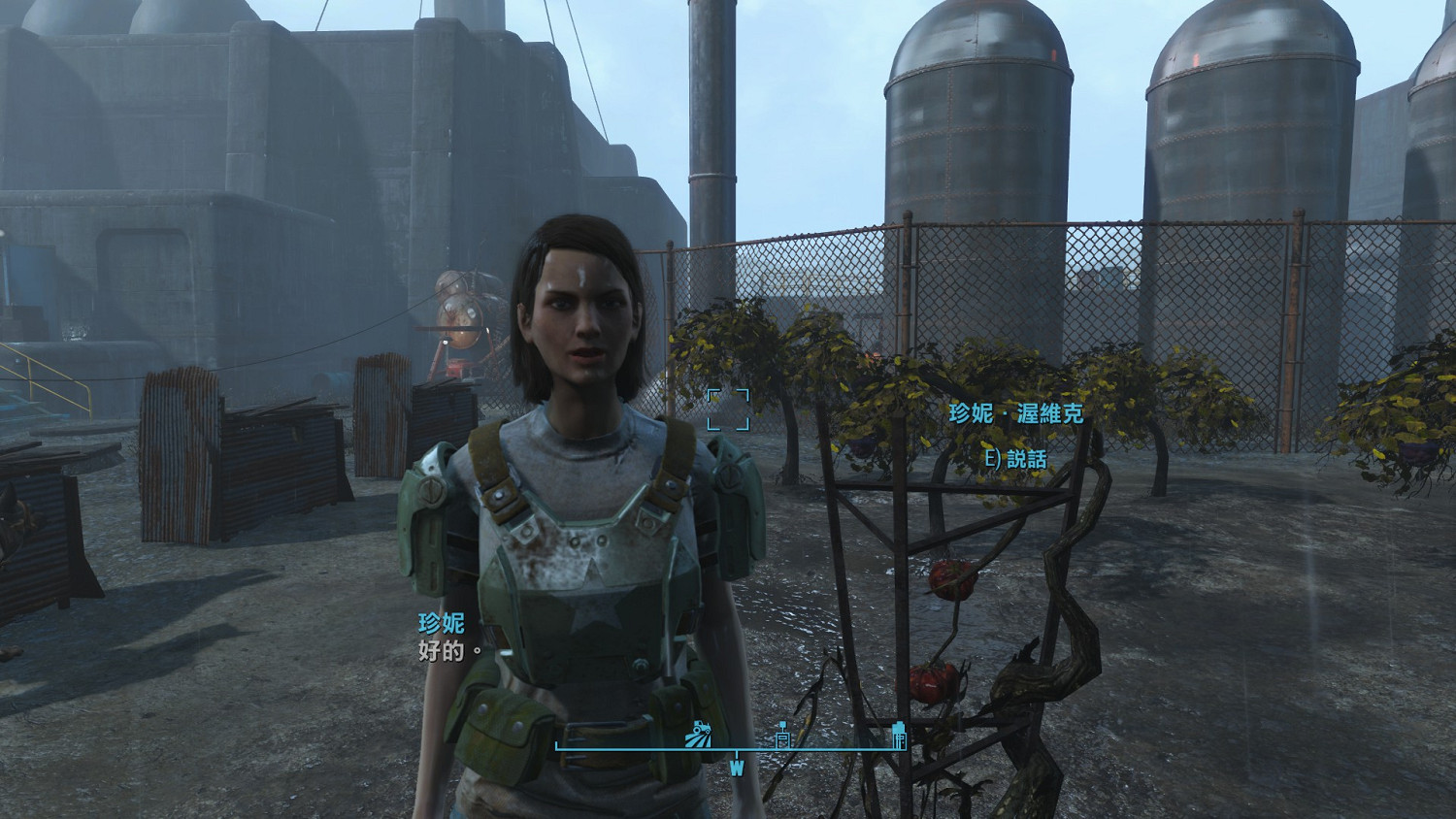Click the building marker on the compass
Viewport: 1456px width, 819px height.
[899, 735]
